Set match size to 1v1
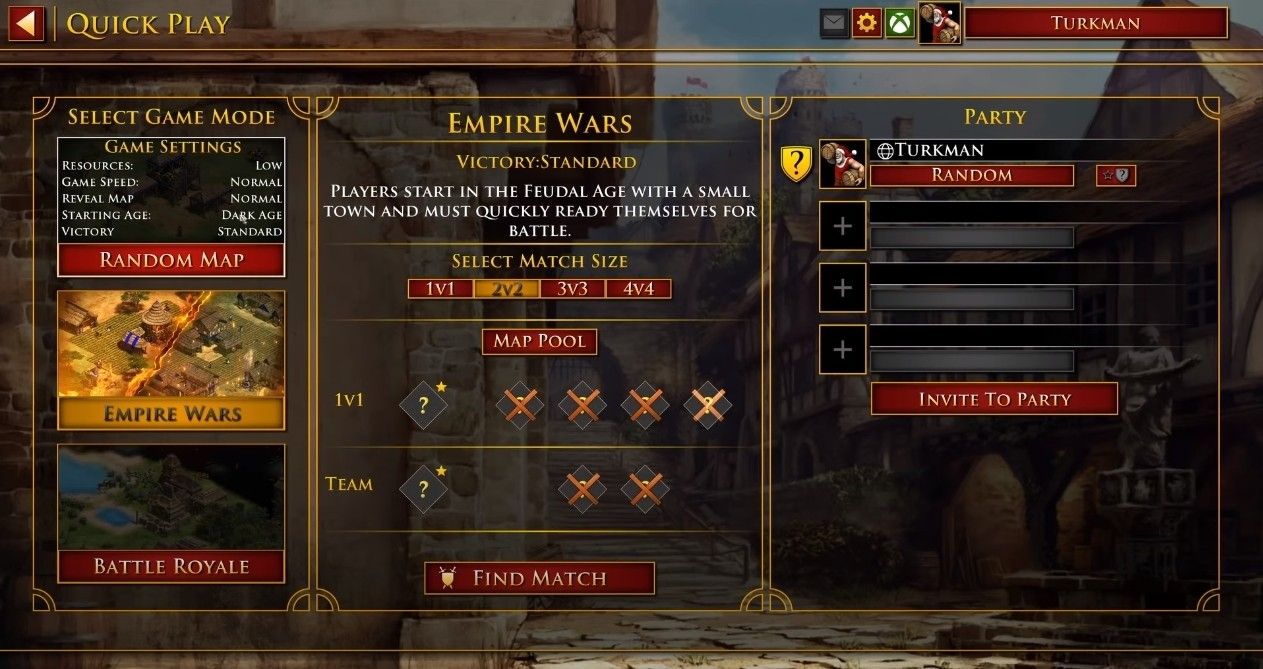The width and height of the screenshot is (1263, 669). point(441,289)
